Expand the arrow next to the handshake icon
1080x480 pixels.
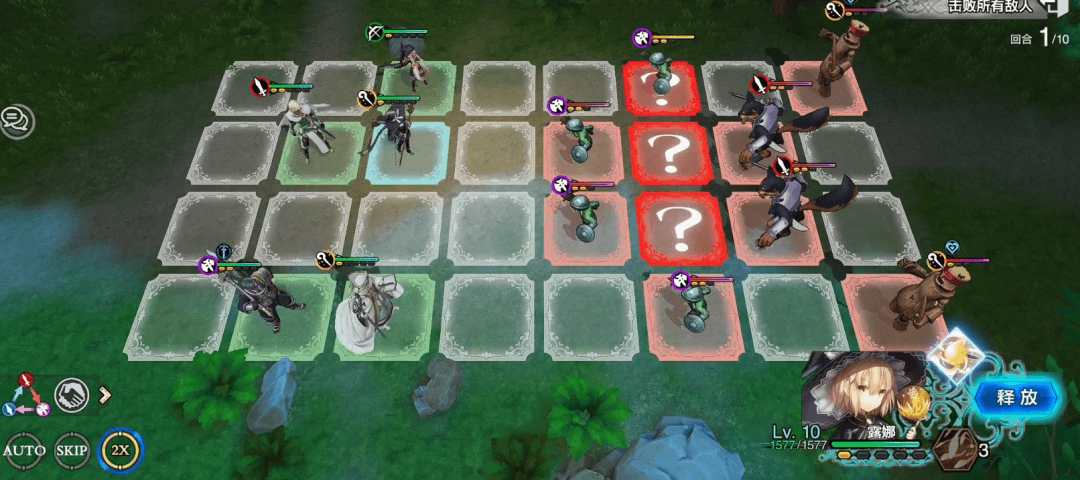[103, 394]
